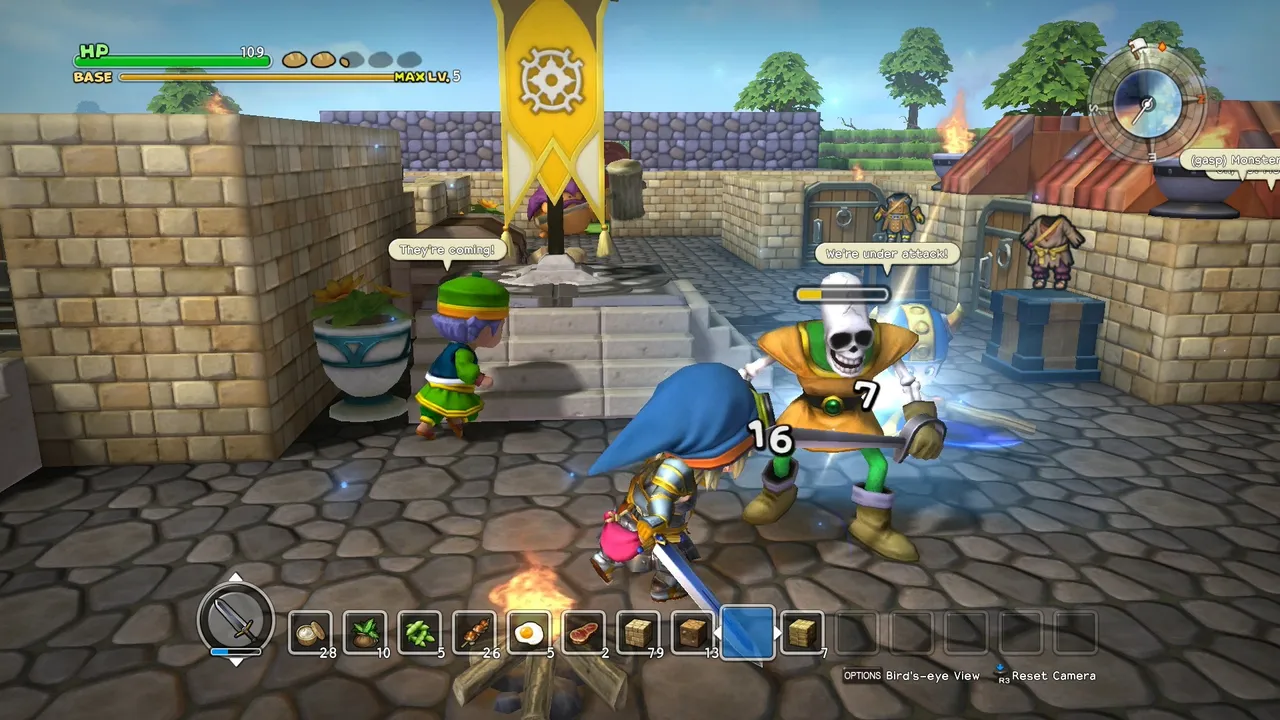
Task: Expand the (gasp) Monster speech bubble
Action: [1230, 158]
